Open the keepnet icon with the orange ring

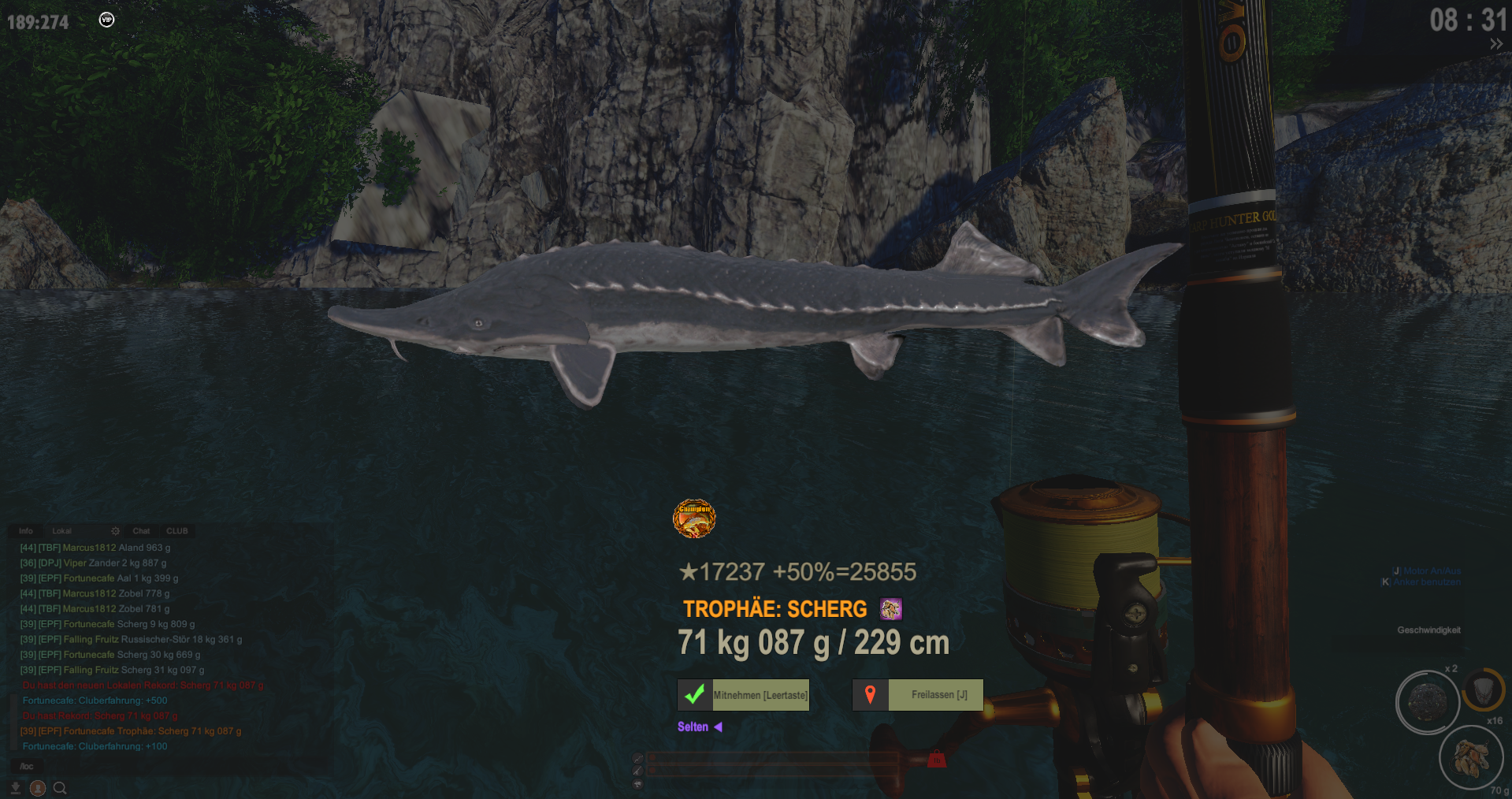coord(1483,691)
